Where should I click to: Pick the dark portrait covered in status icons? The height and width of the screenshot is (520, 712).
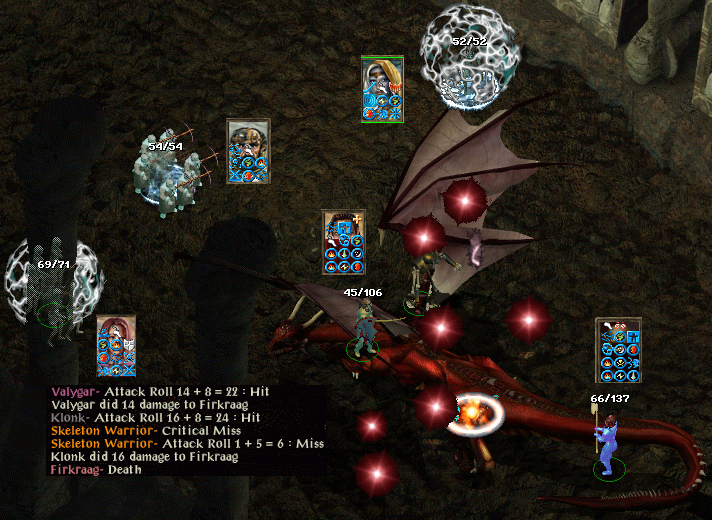[x=617, y=350]
